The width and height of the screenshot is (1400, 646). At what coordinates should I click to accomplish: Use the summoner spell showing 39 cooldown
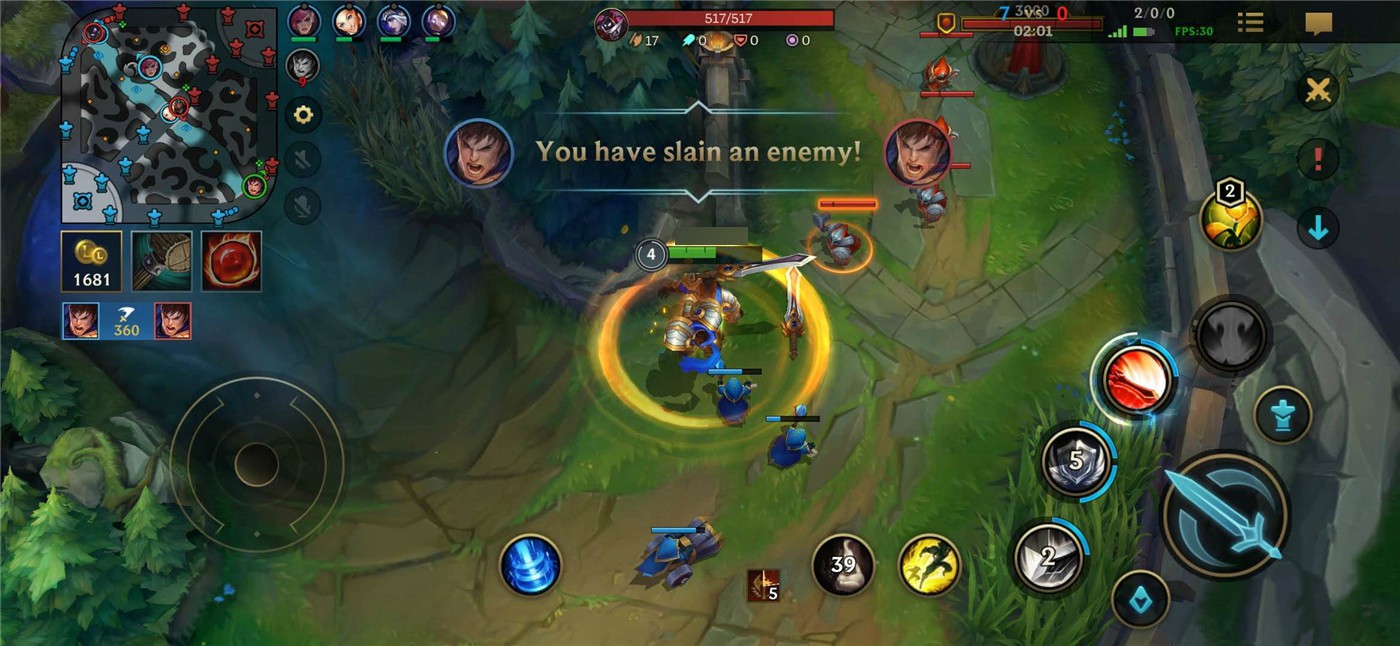843,565
